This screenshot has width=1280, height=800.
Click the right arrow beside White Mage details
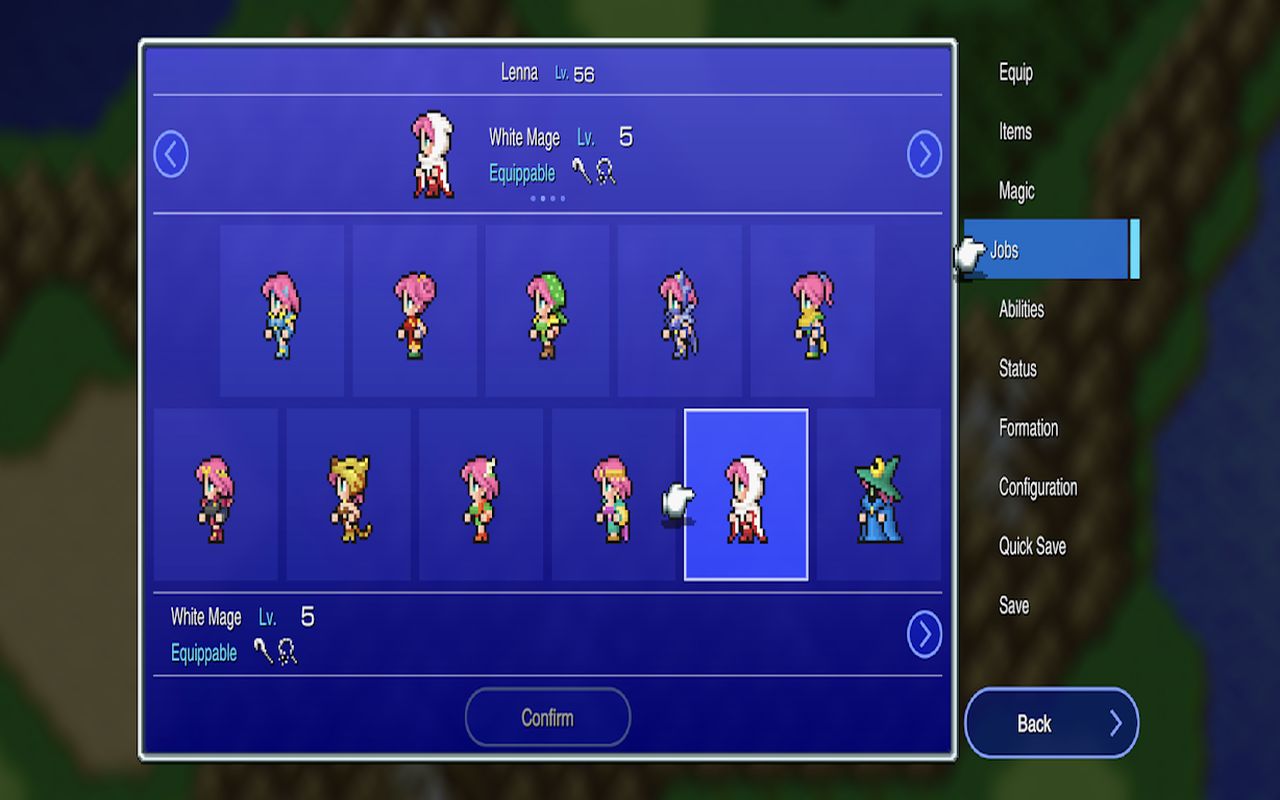coord(924,634)
